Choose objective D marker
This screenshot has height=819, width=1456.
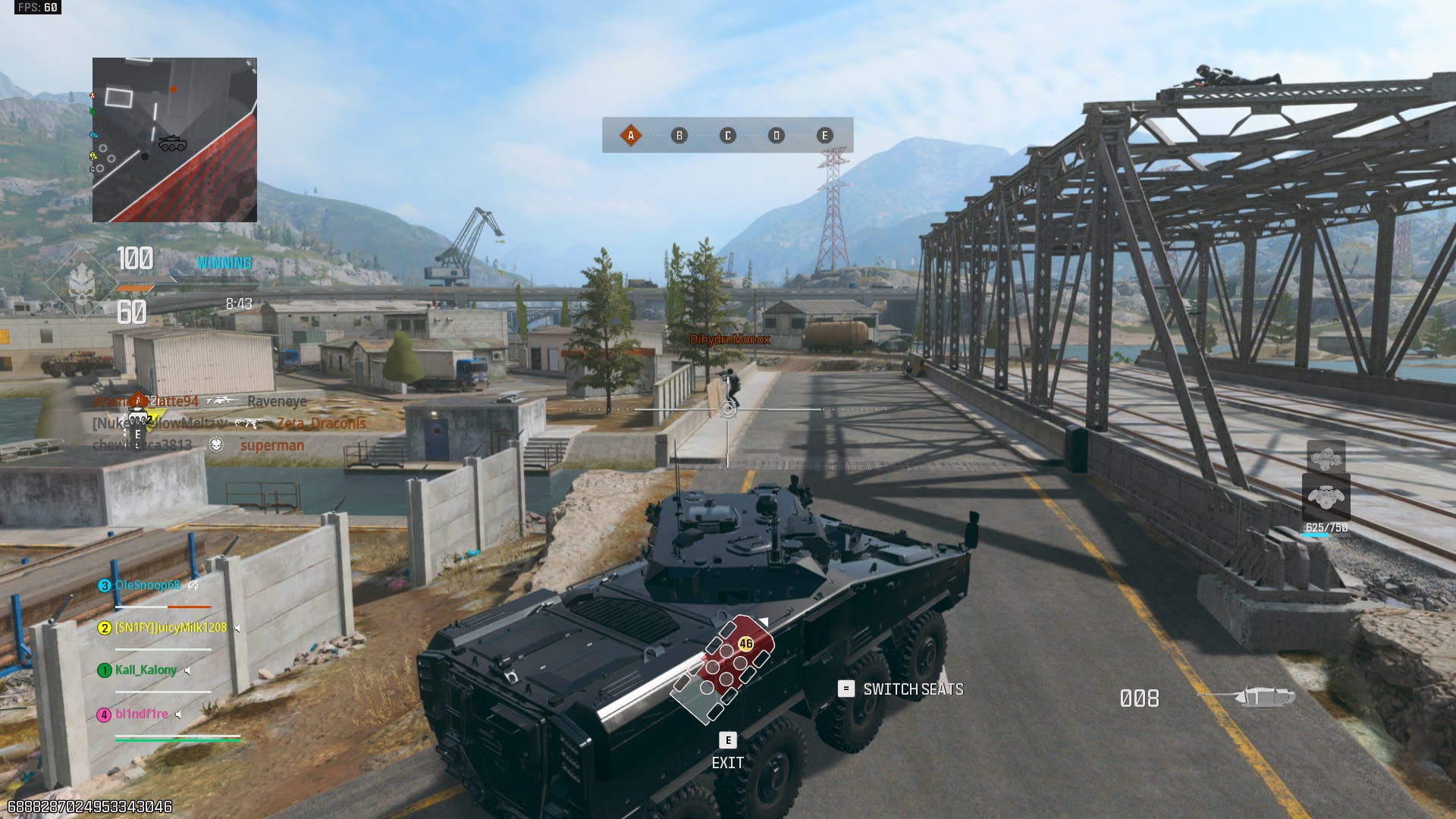click(776, 136)
